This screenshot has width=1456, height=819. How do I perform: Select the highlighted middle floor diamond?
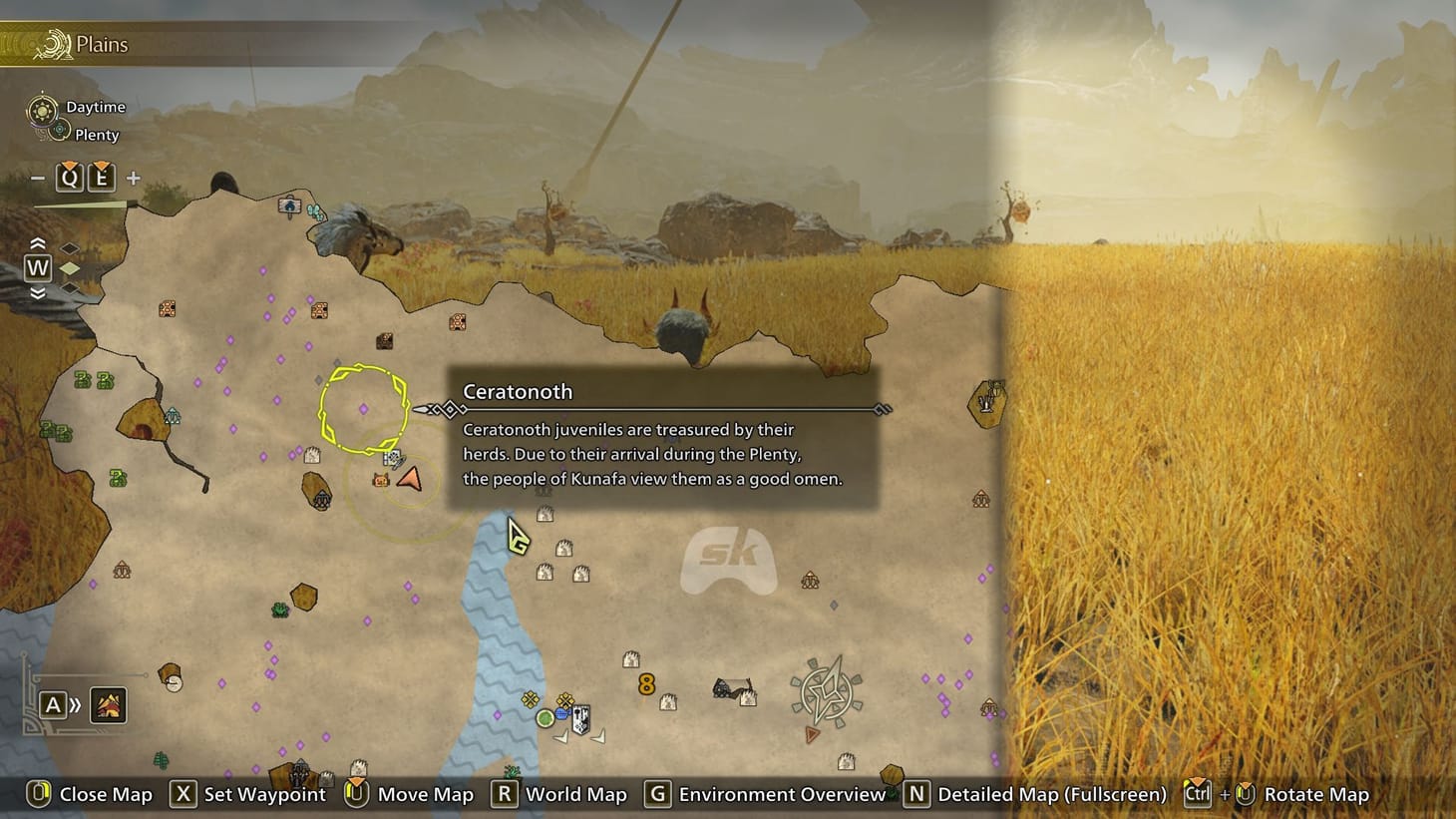69,267
